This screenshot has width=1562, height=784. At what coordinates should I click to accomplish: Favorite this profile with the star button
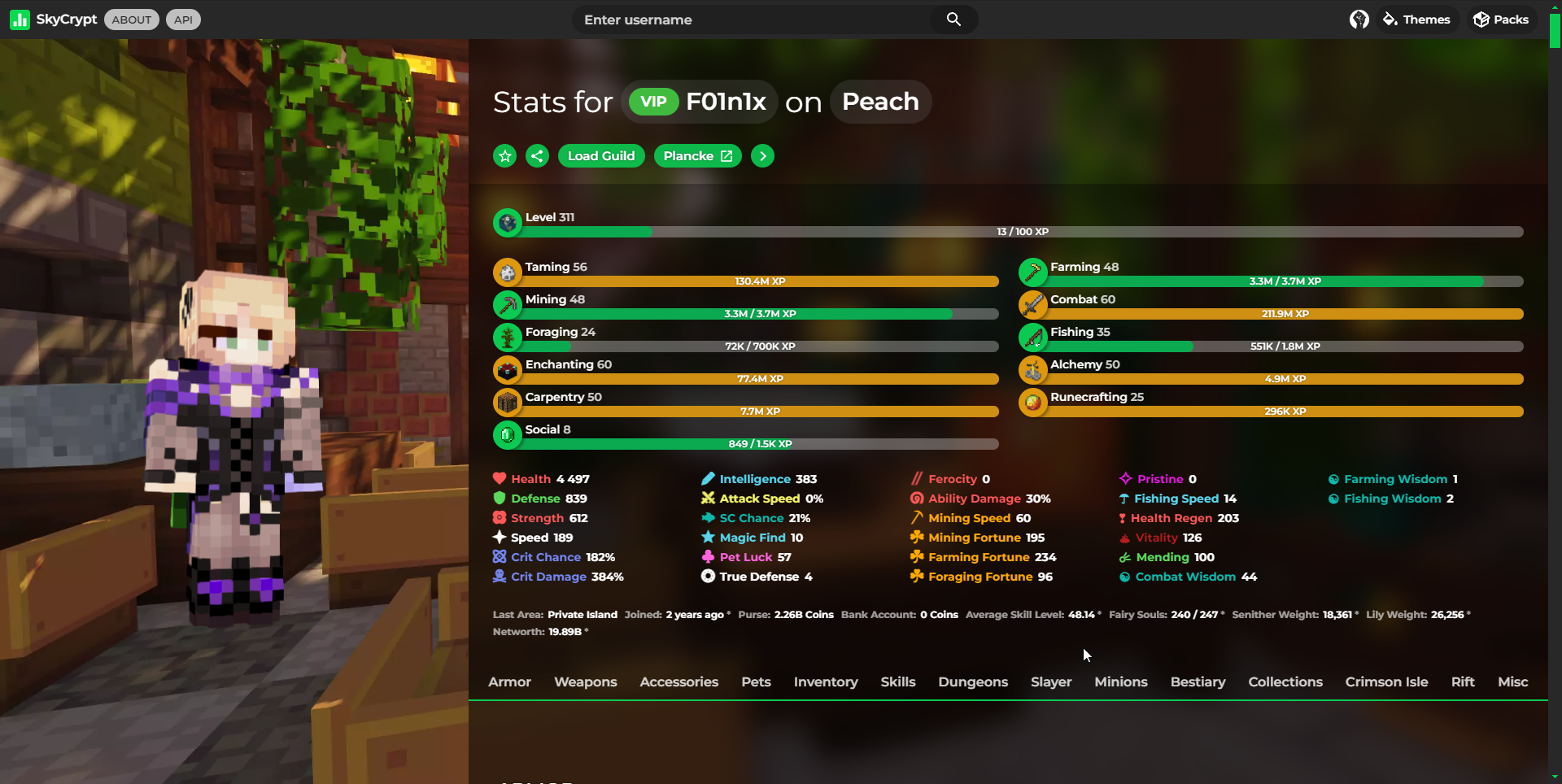[505, 156]
